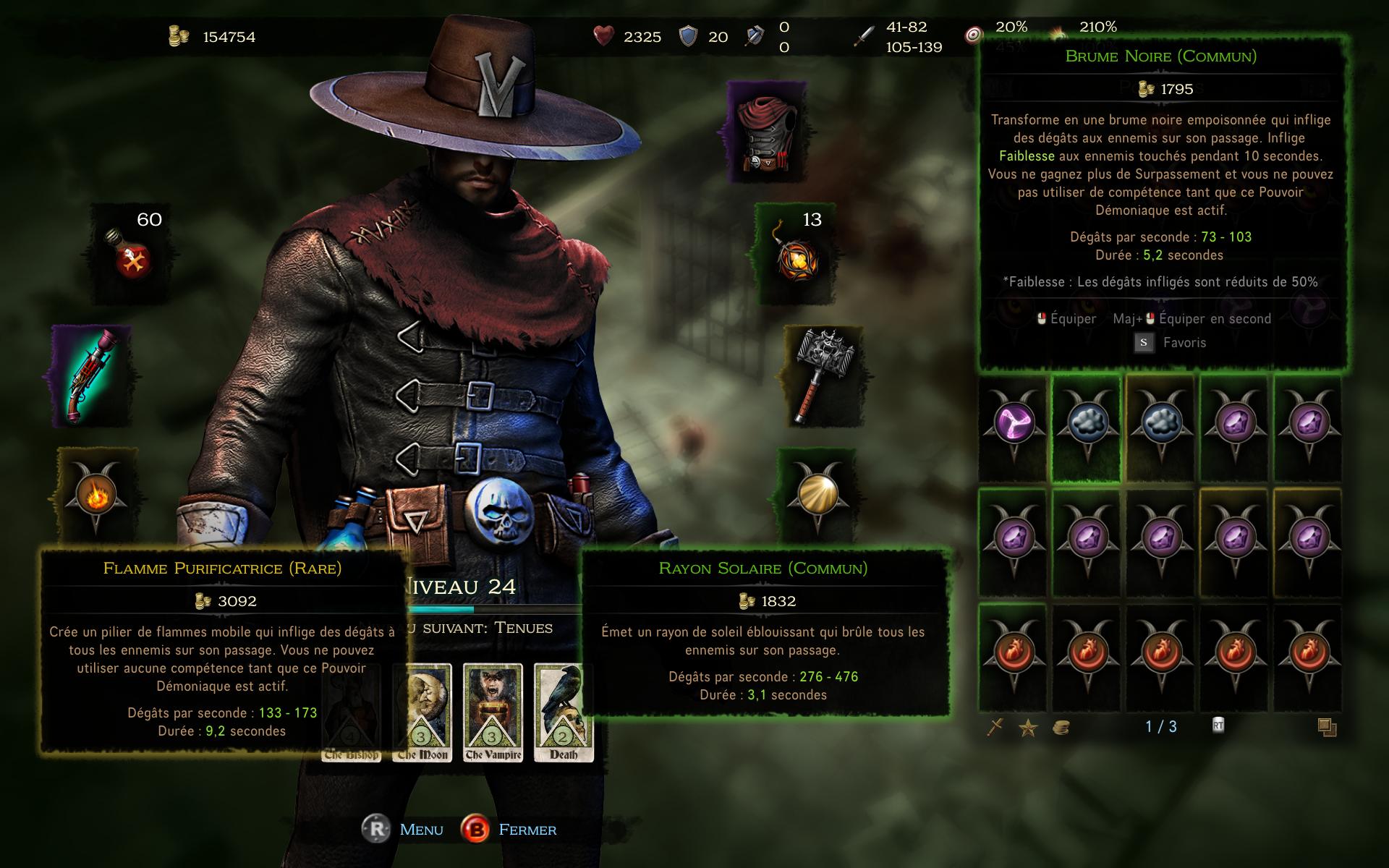The image size is (1389, 868).
Task: Select the red cloak armor slot
Action: pyautogui.click(x=767, y=133)
